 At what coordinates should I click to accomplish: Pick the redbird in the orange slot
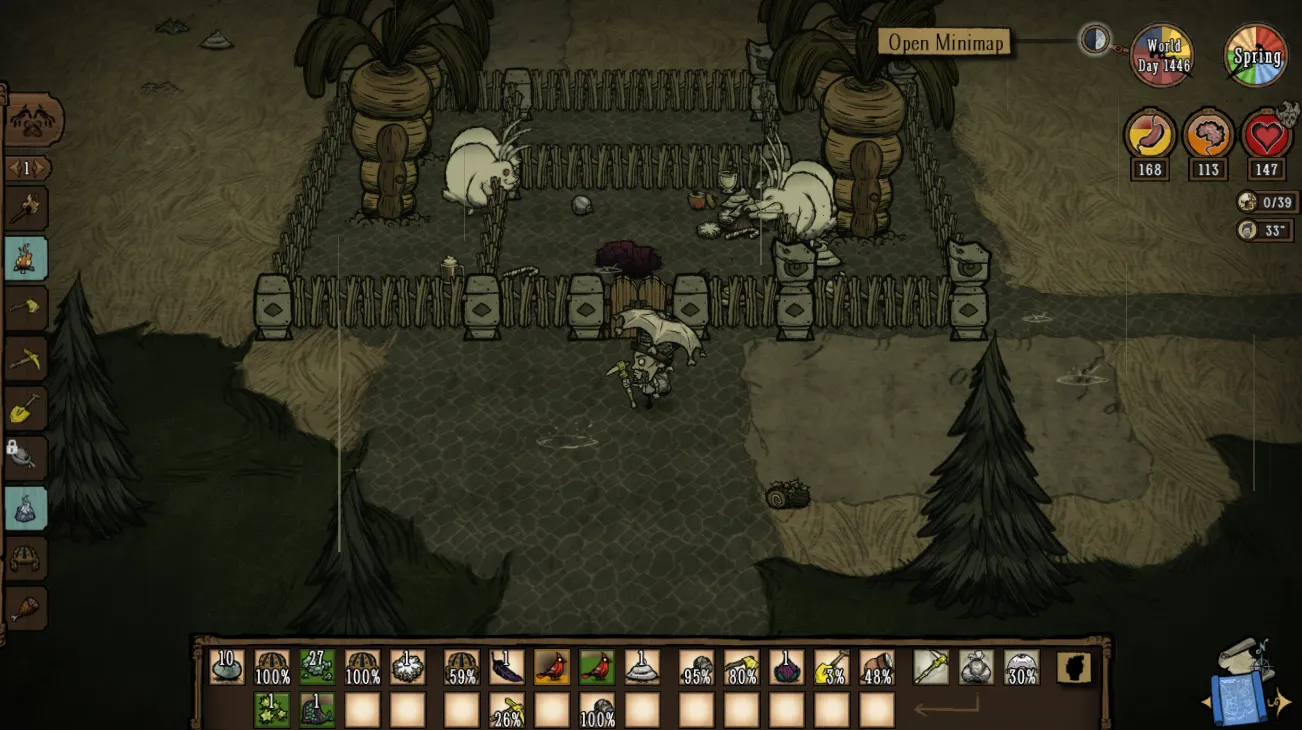(552, 667)
